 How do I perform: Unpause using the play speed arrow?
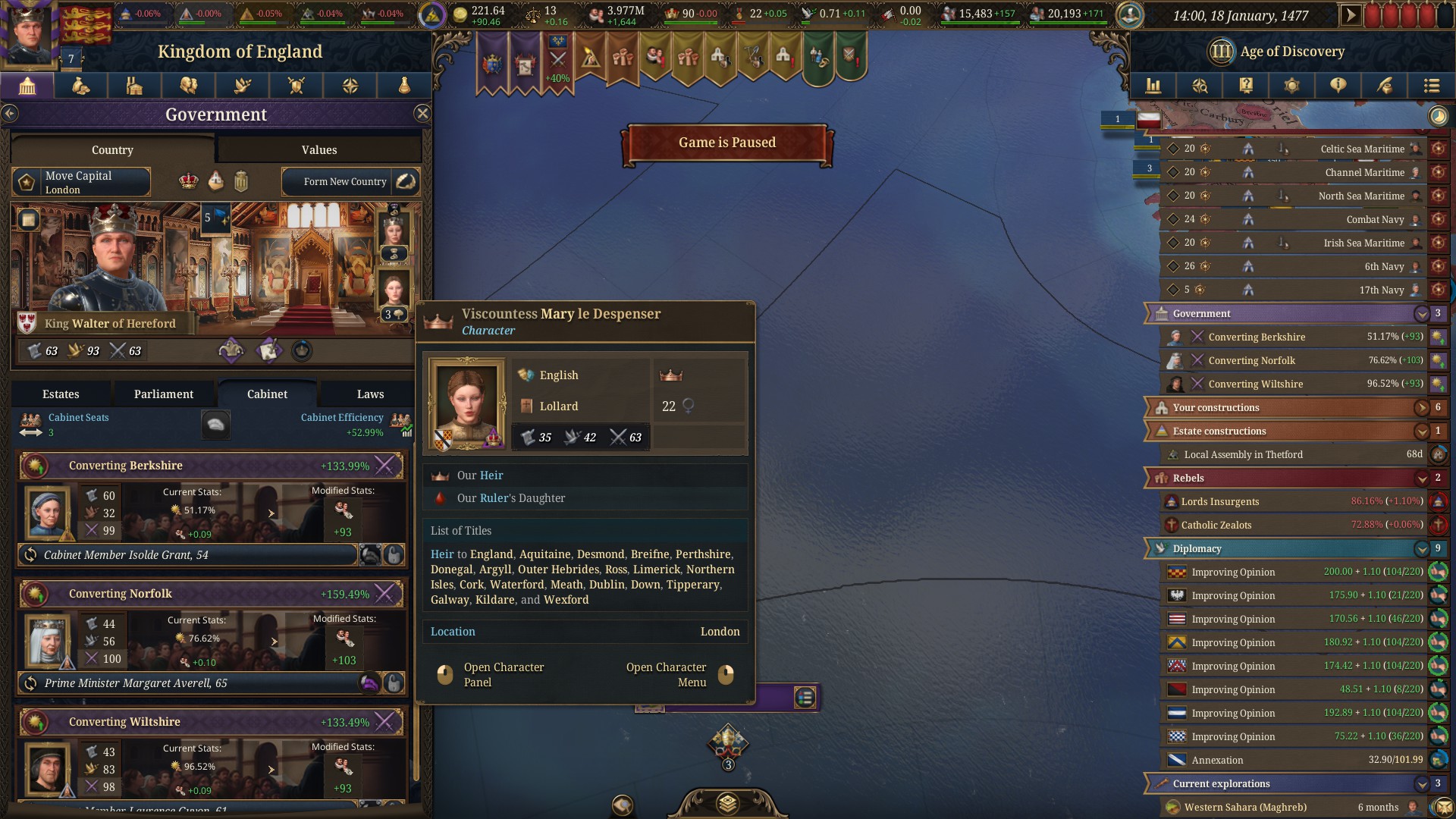pos(1350,15)
